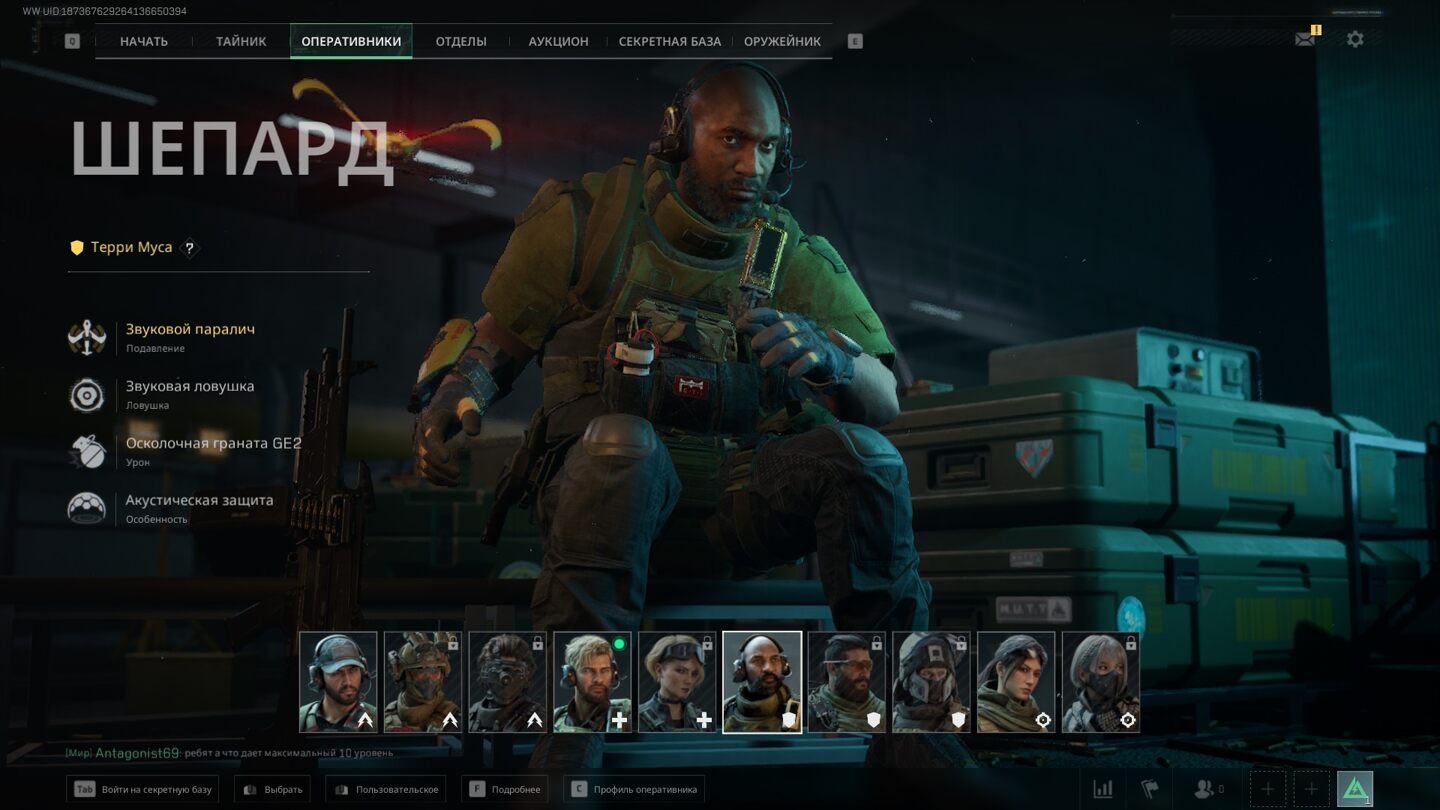Open the mail inbox envelope icon
This screenshot has width=1440, height=810.
coord(1305,39)
